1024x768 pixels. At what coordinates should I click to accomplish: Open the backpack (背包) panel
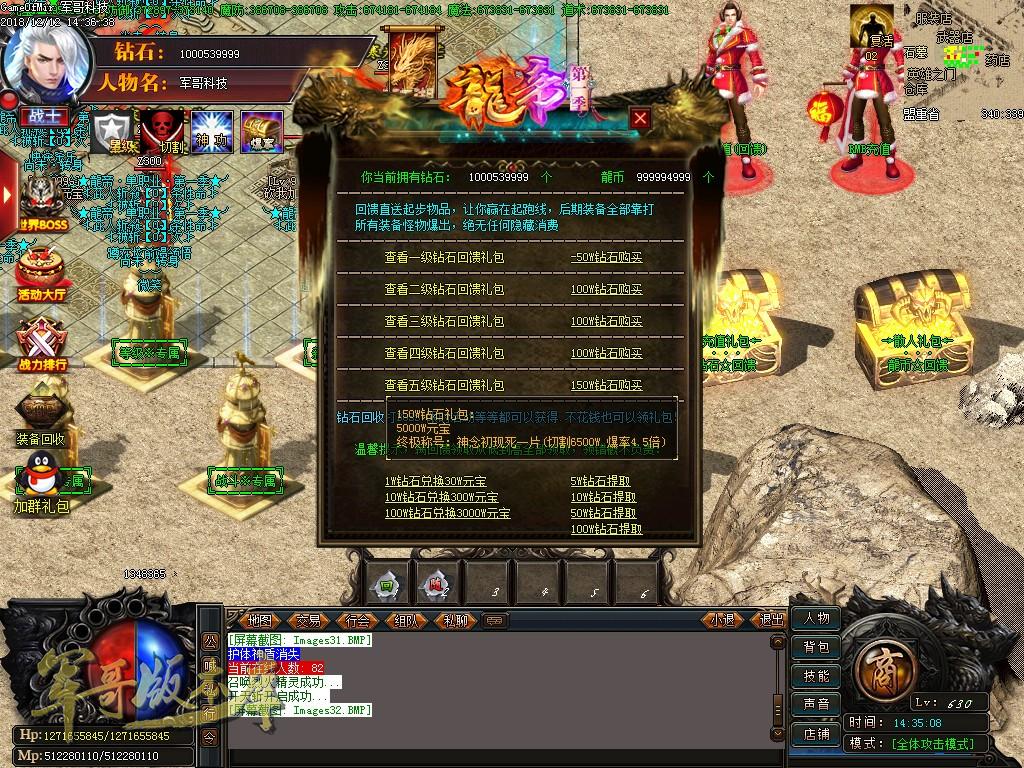point(816,647)
